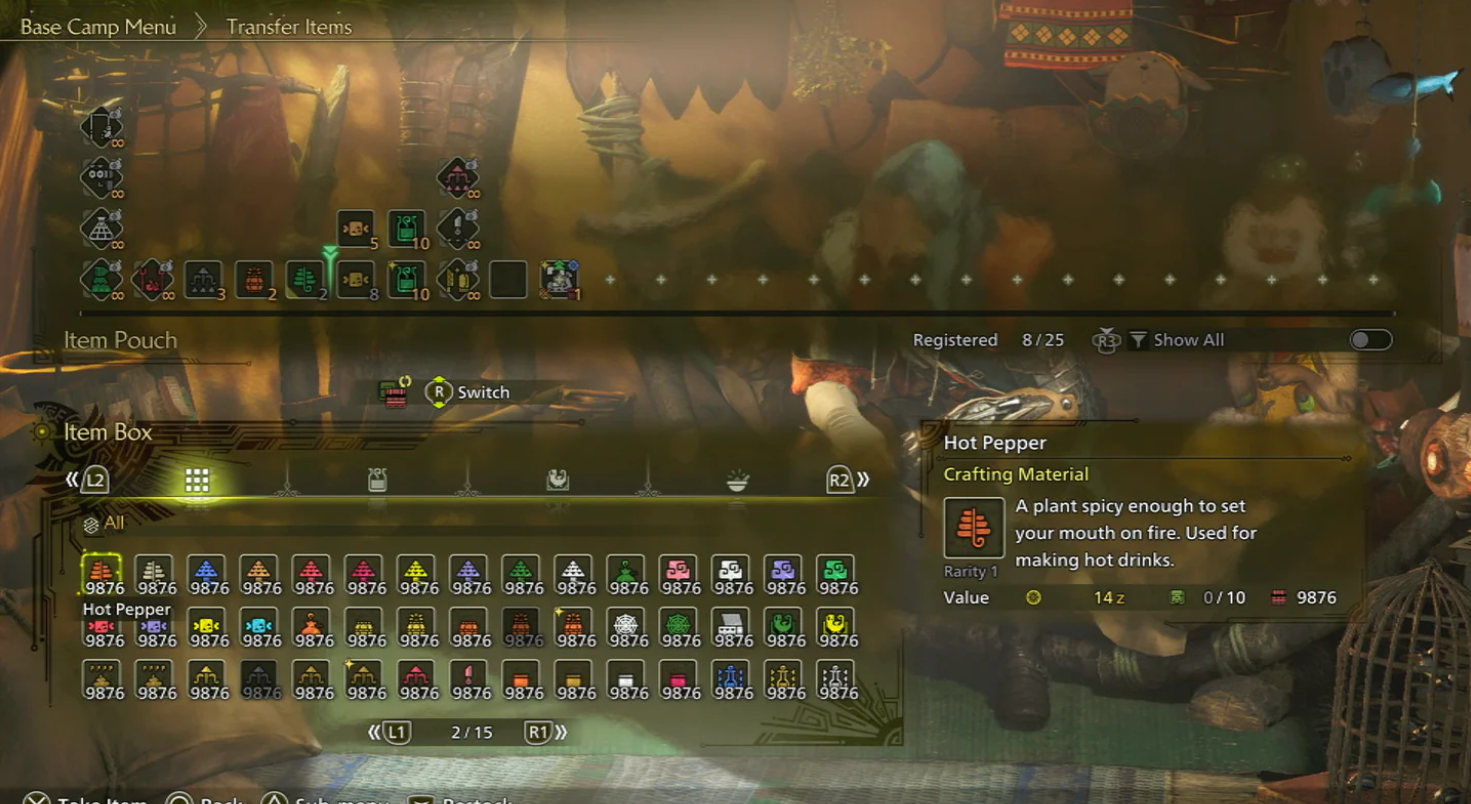Click the Show All filter option
1471x804 pixels.
point(1177,340)
